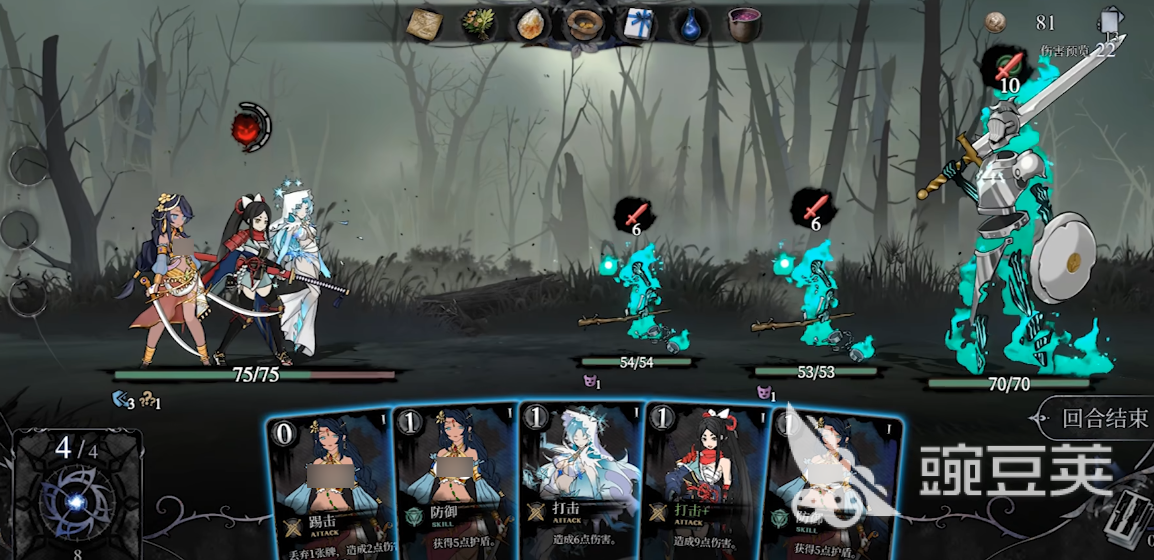Inspect the herb bouquet relic
The height and width of the screenshot is (560, 1154).
pos(479,24)
